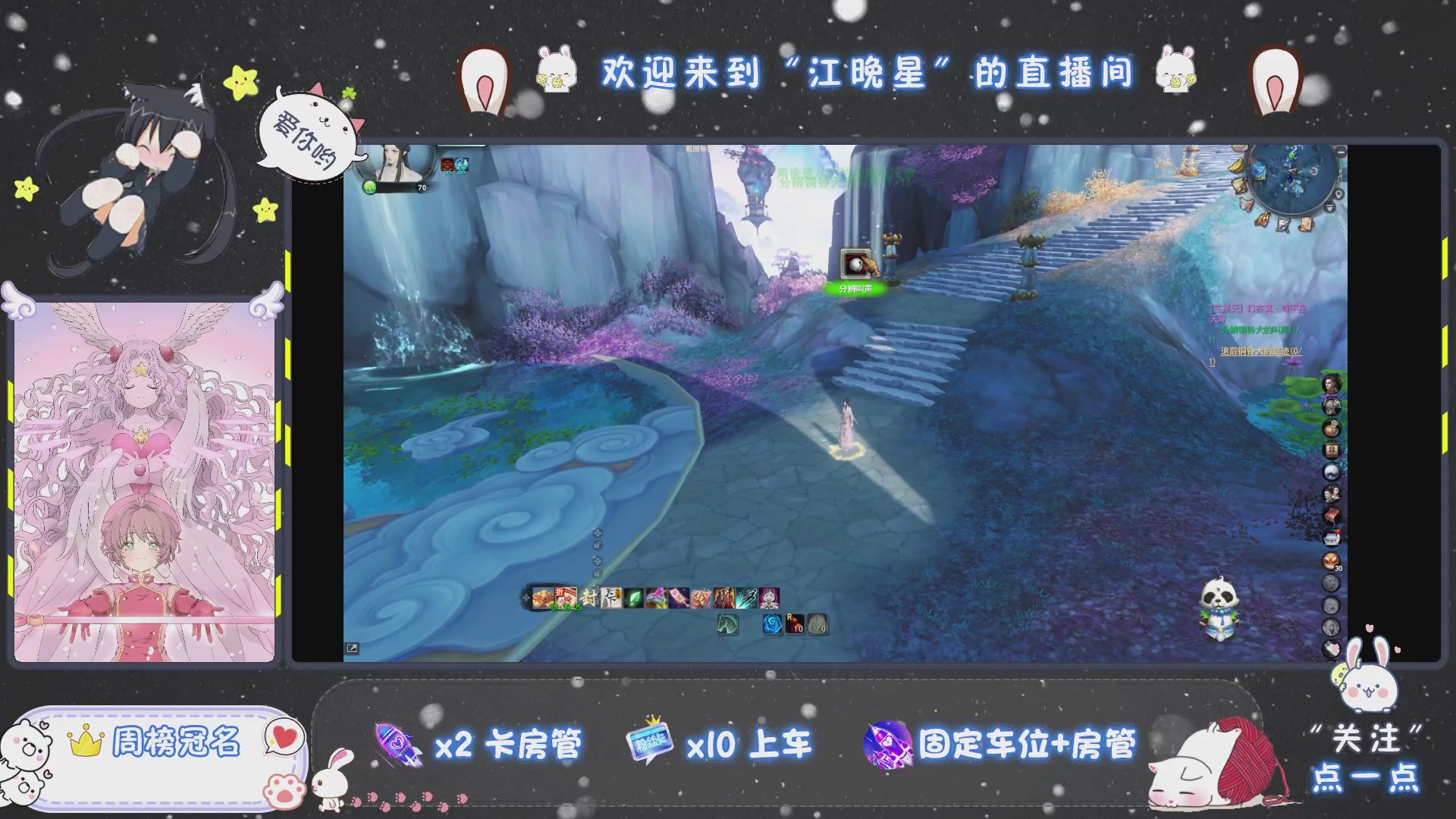Click the fox pet icon showing 30
This screenshot has width=1456, height=819.
pyautogui.click(x=1330, y=560)
